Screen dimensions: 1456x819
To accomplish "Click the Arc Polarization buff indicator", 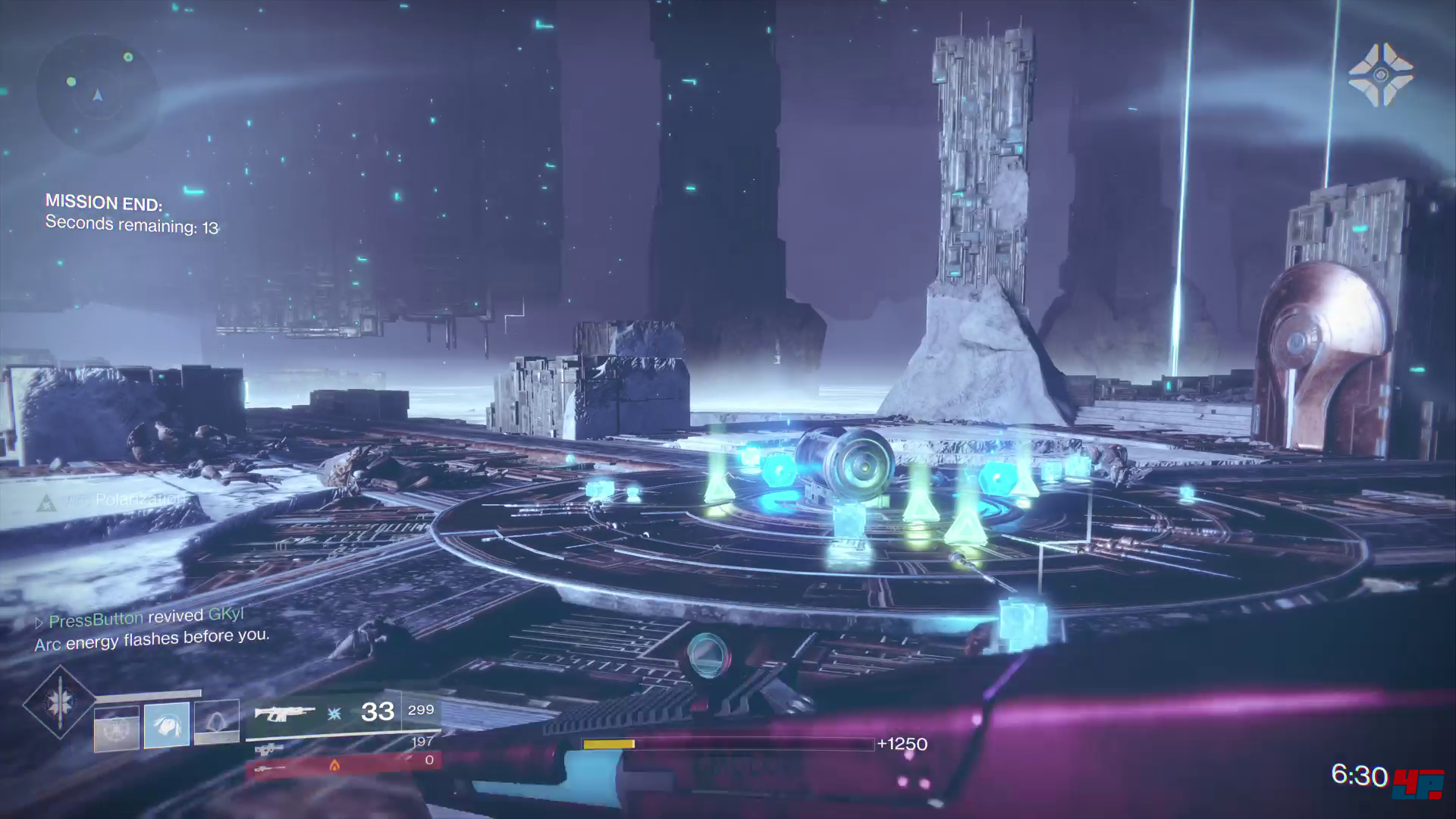I will click(x=114, y=500).
